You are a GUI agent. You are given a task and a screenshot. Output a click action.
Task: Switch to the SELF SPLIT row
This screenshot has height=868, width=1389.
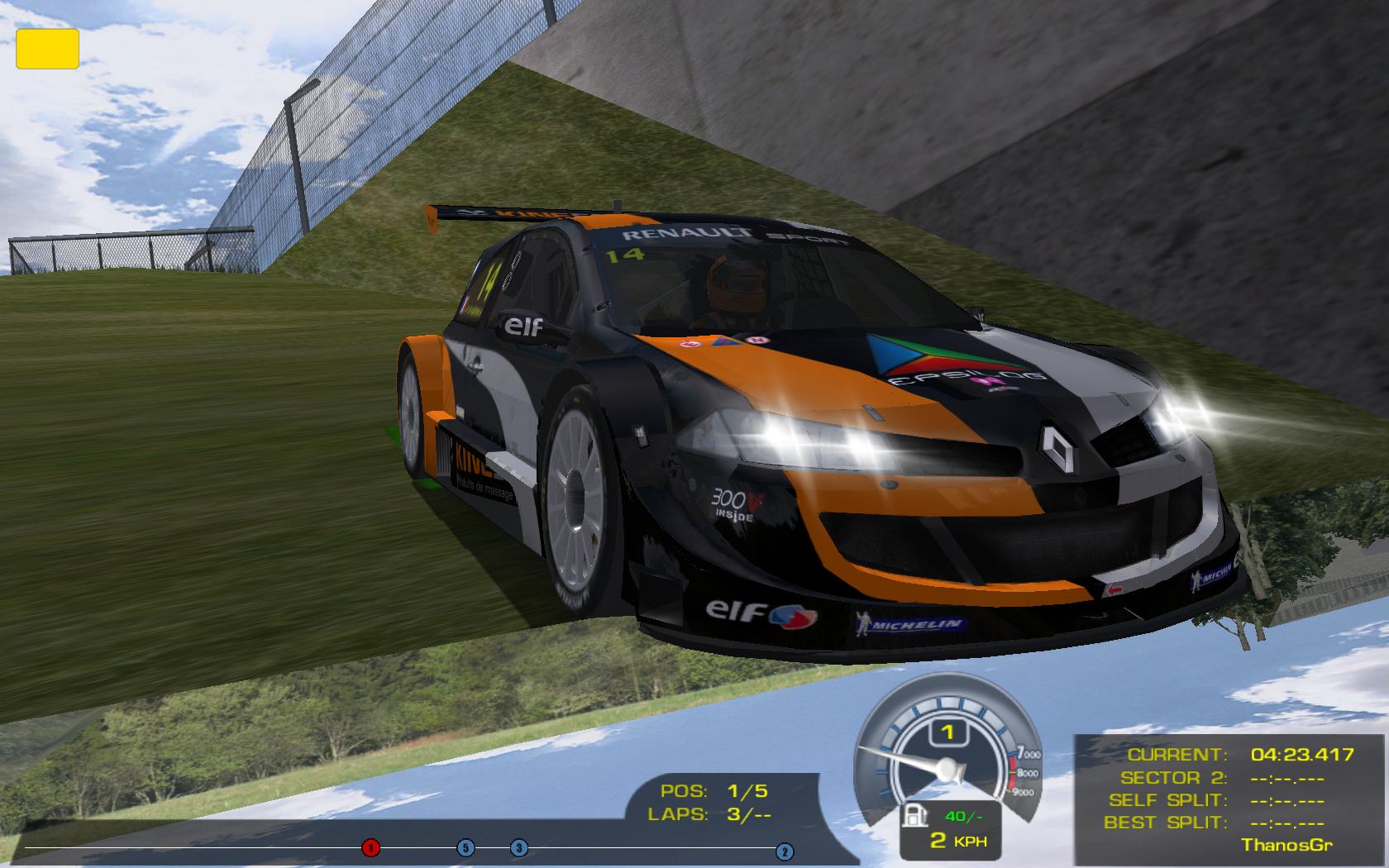1216,800
